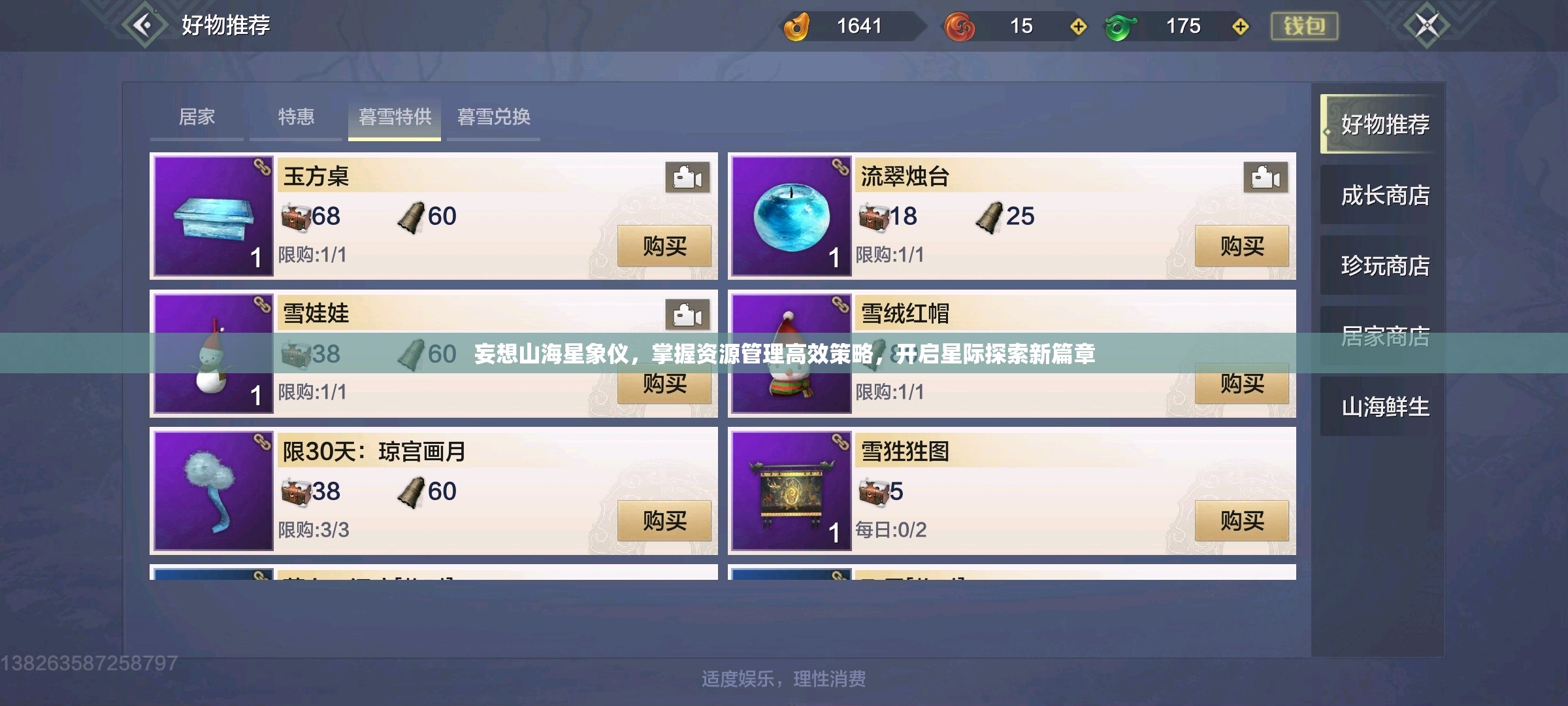Image resolution: width=1568 pixels, height=706 pixels.
Task: Purchase 玉方桌 with the 购买 button
Action: (x=666, y=247)
